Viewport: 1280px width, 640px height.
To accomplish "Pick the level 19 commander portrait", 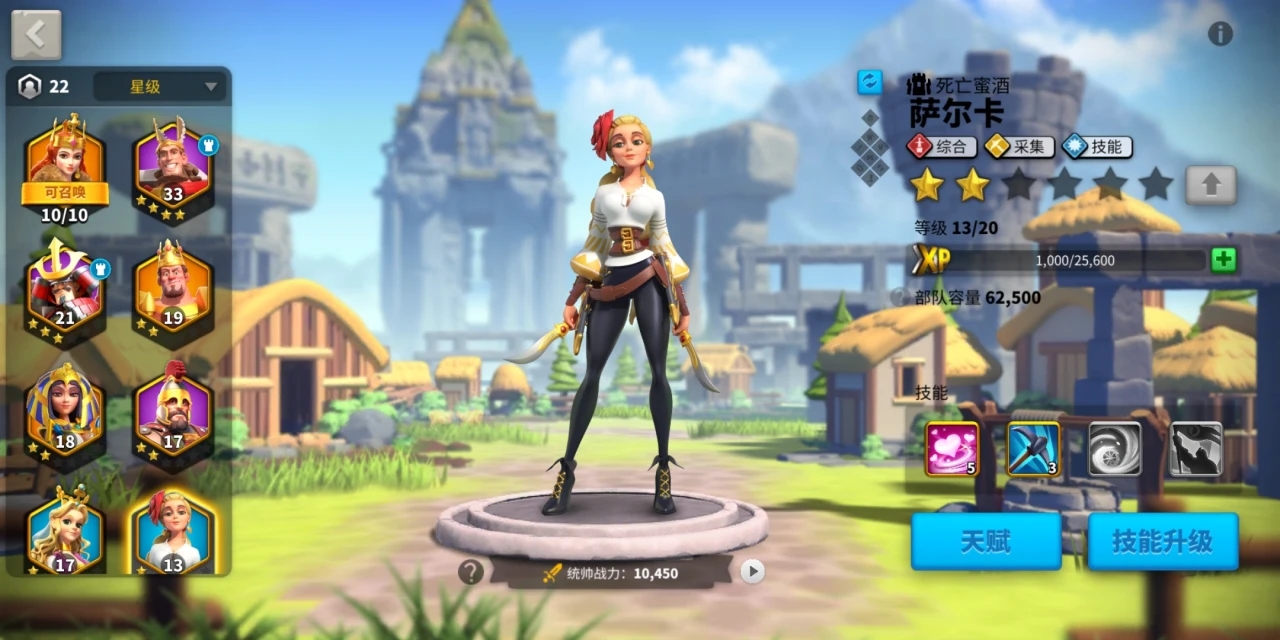I will pyautogui.click(x=173, y=290).
